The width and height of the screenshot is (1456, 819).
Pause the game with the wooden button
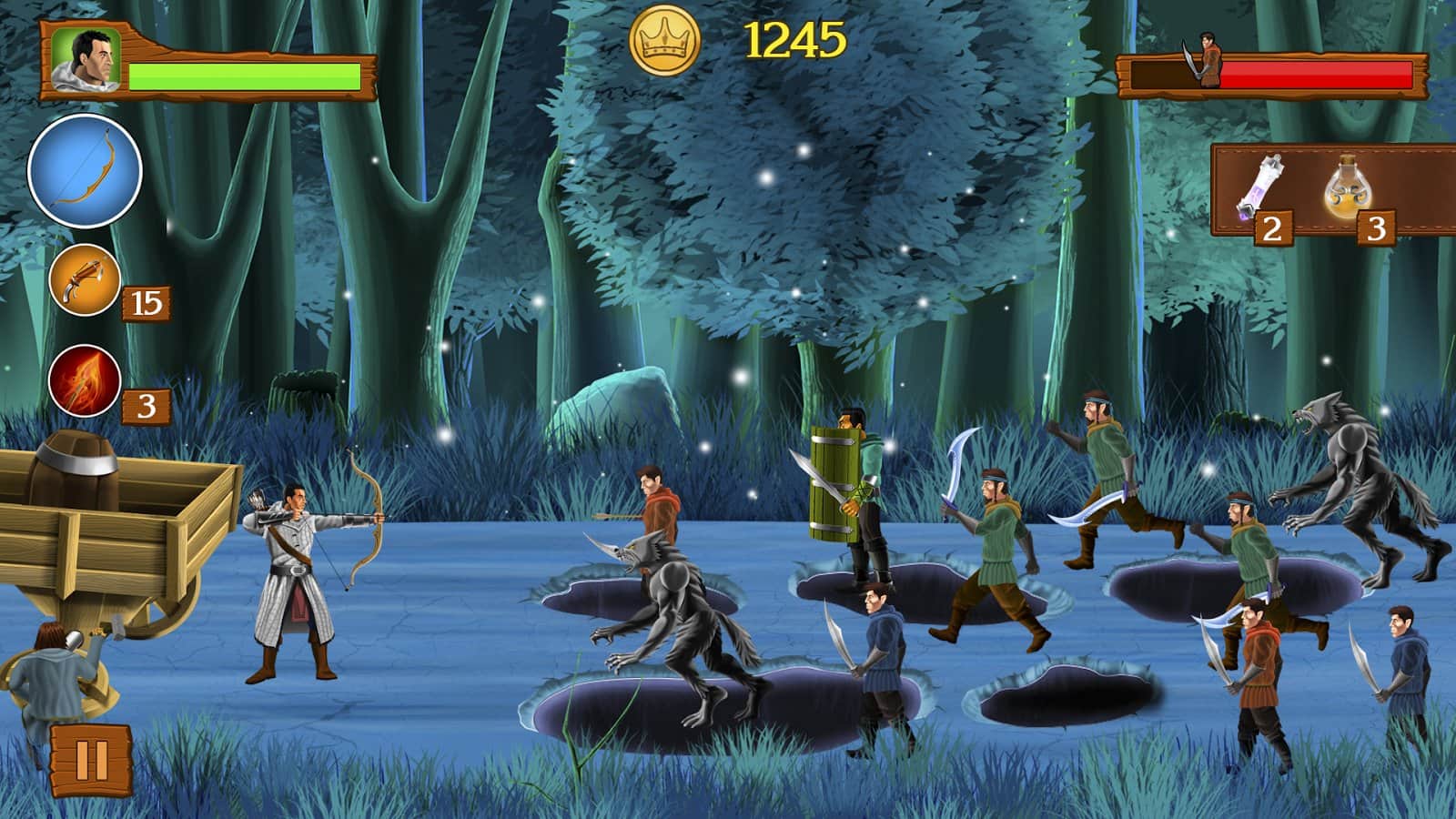click(x=91, y=760)
